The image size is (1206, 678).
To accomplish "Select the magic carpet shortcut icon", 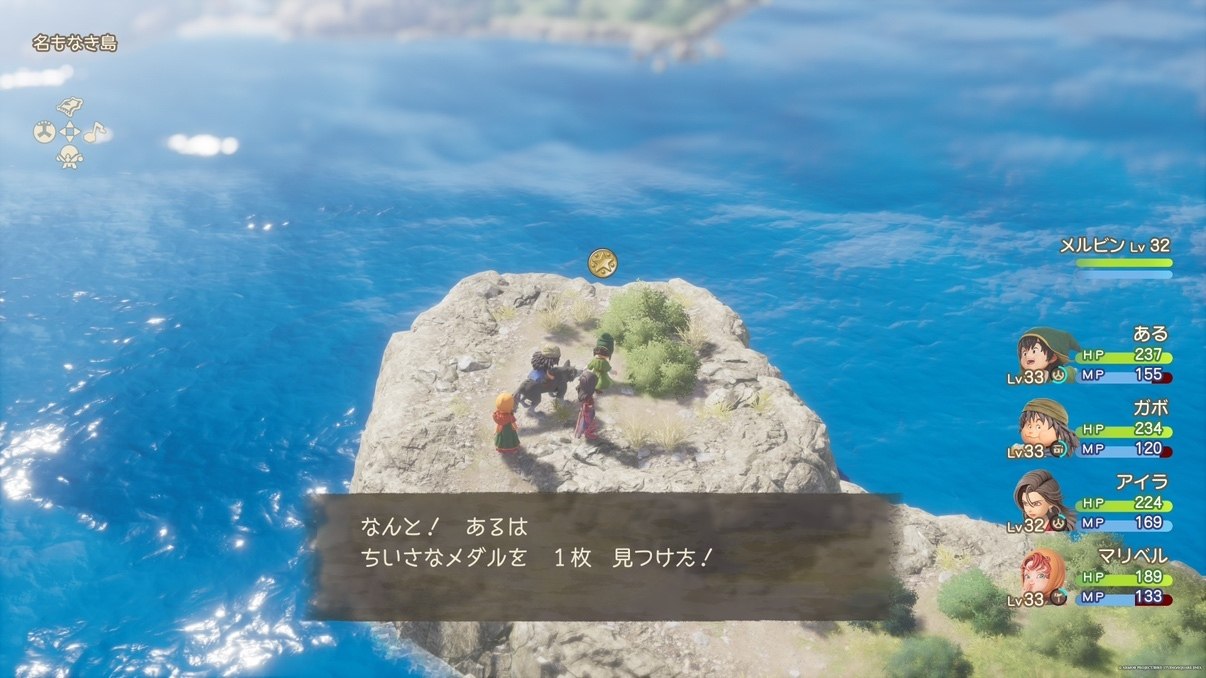I will point(69,107).
